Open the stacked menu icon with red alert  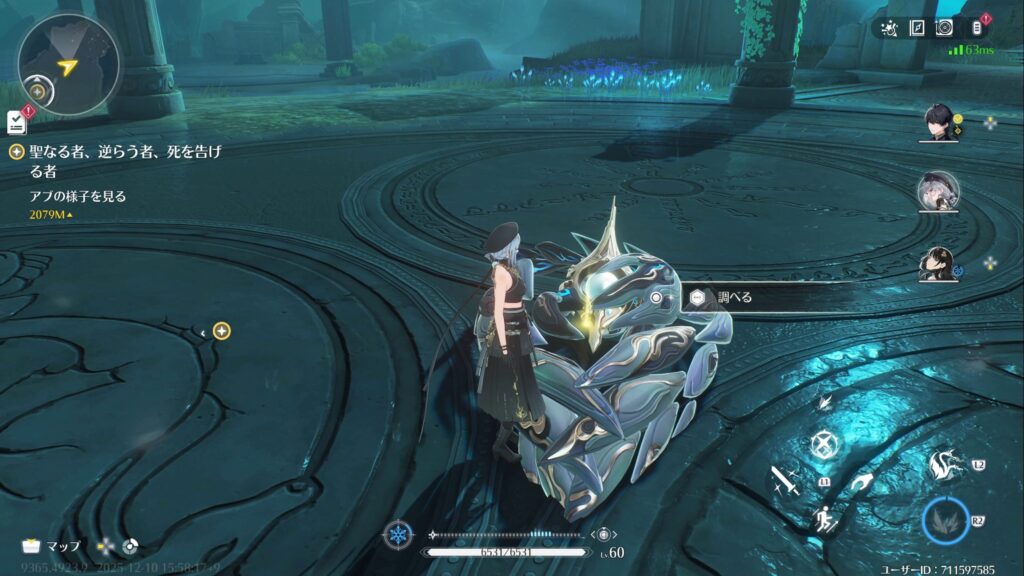(x=977, y=28)
